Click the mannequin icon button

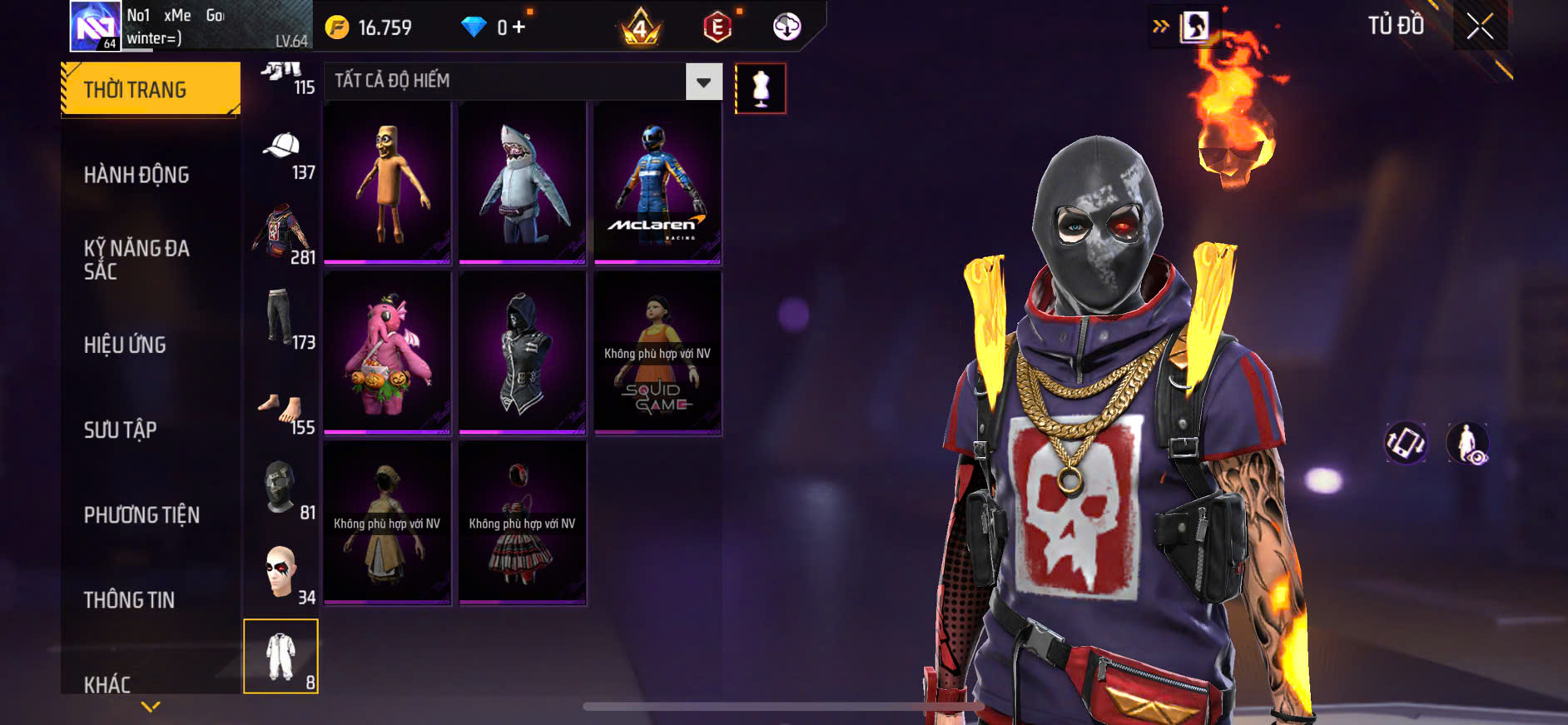tap(760, 88)
